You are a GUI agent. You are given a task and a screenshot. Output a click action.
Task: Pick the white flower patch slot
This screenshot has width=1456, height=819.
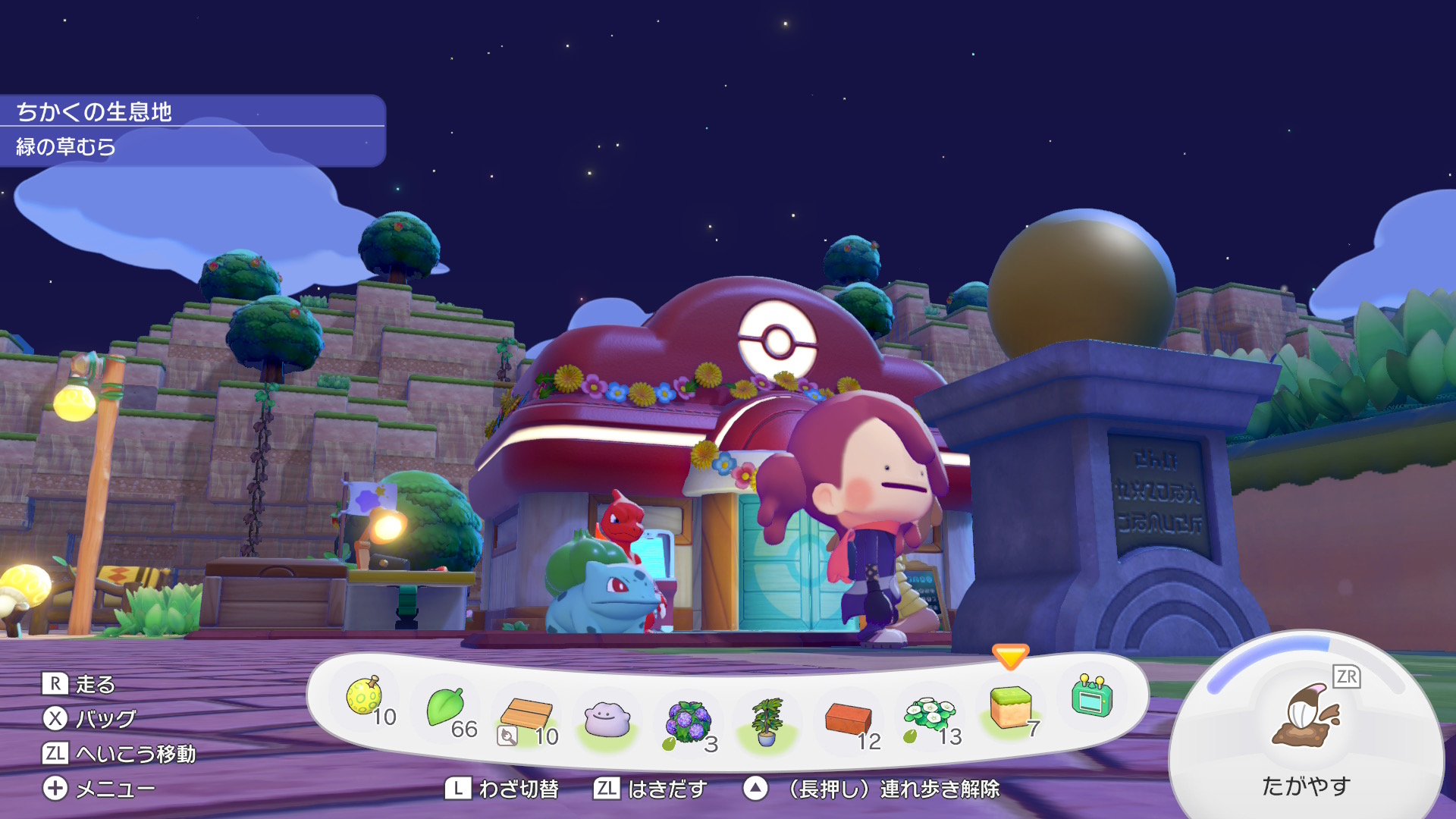pos(930,715)
